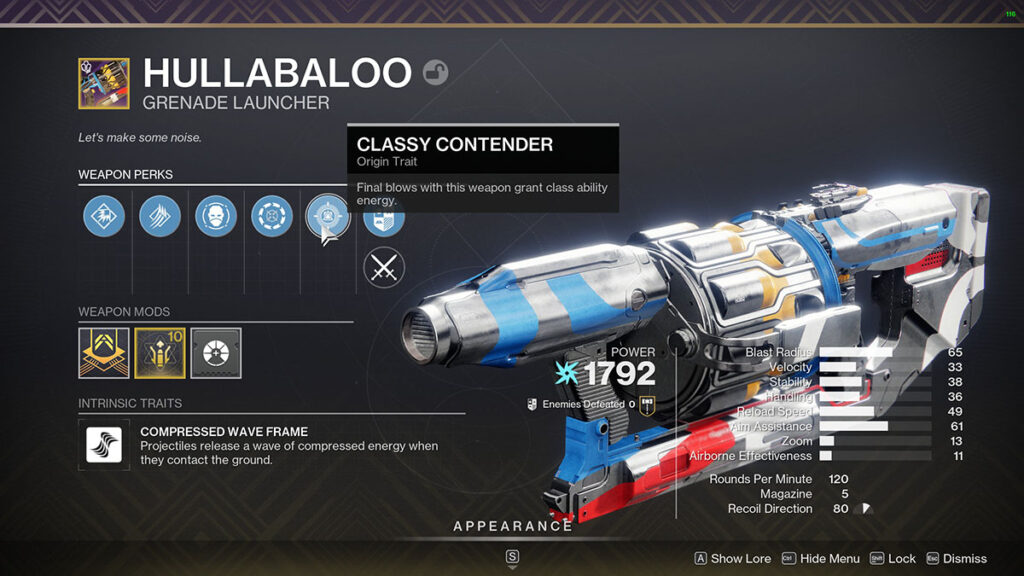This screenshot has height=576, width=1024.
Task: Select the dashed ring crosshair perk
Action: click(272, 216)
